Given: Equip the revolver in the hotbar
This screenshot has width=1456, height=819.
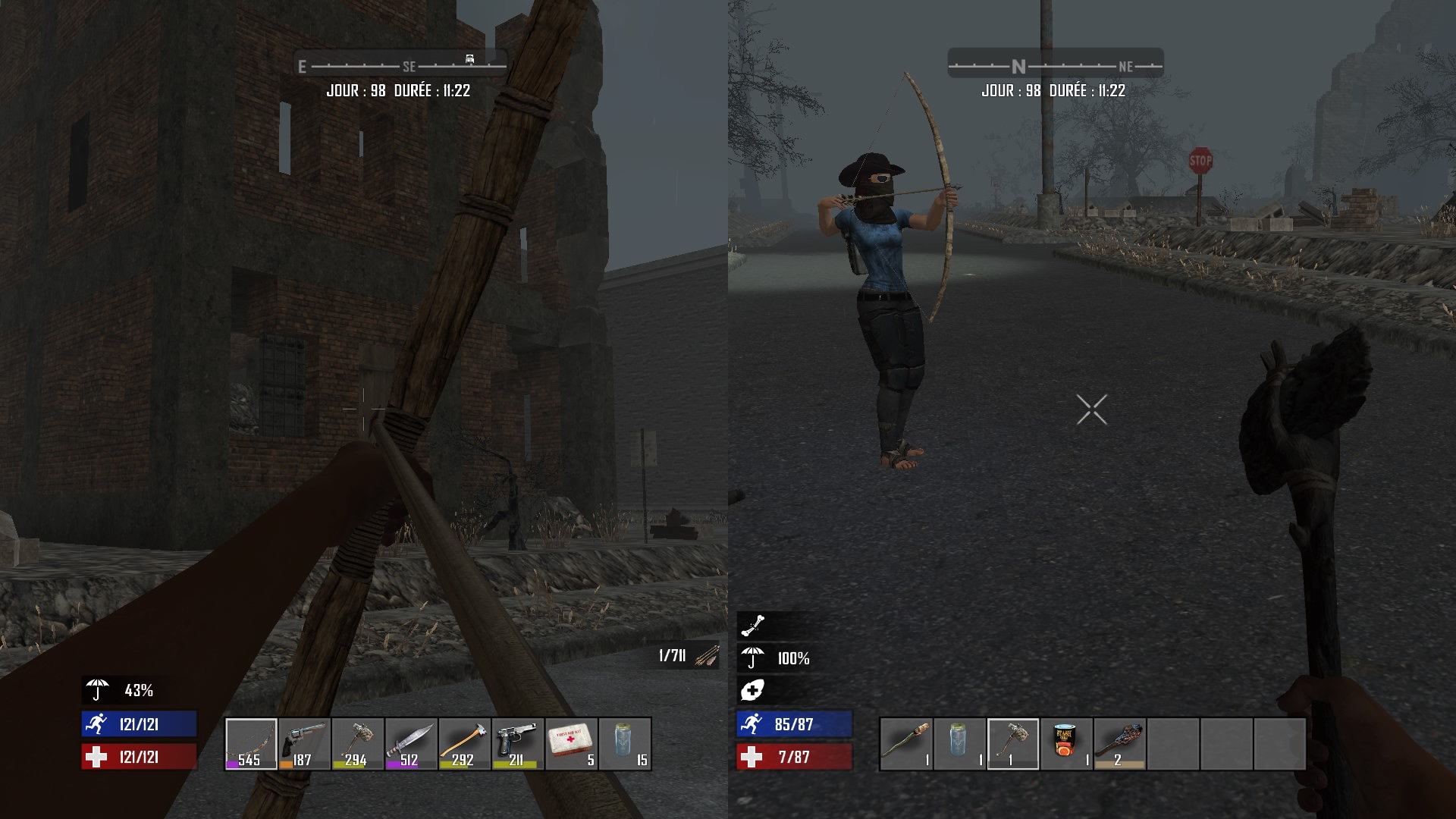Looking at the screenshot, I should [x=304, y=744].
